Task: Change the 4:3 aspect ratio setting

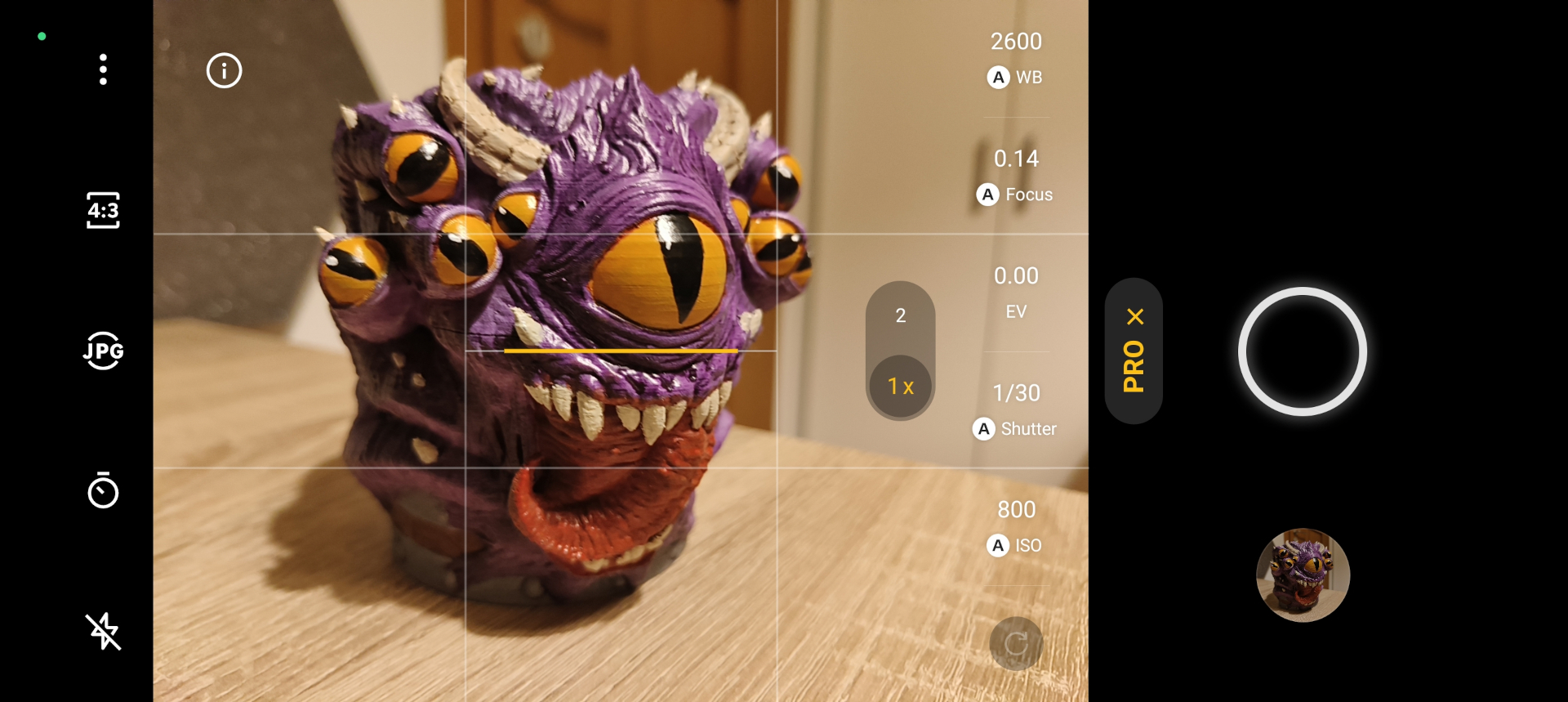Action: pyautogui.click(x=103, y=210)
